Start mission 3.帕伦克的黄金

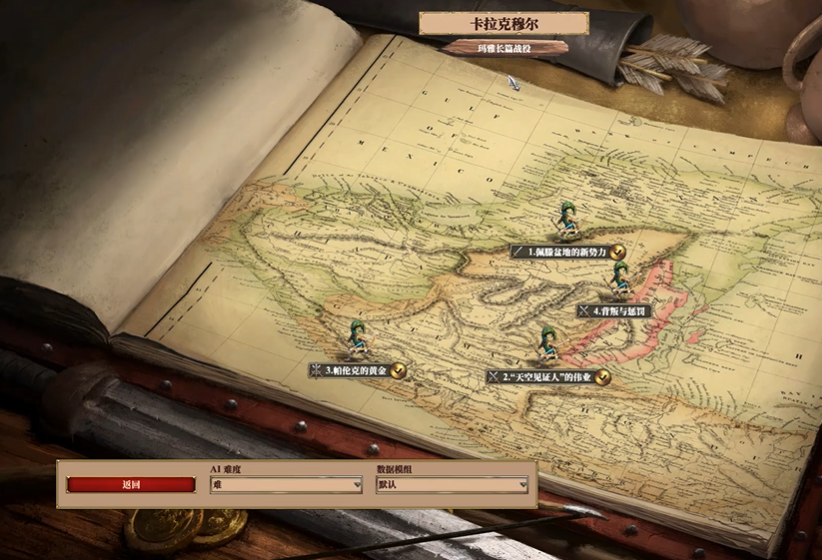[356, 371]
